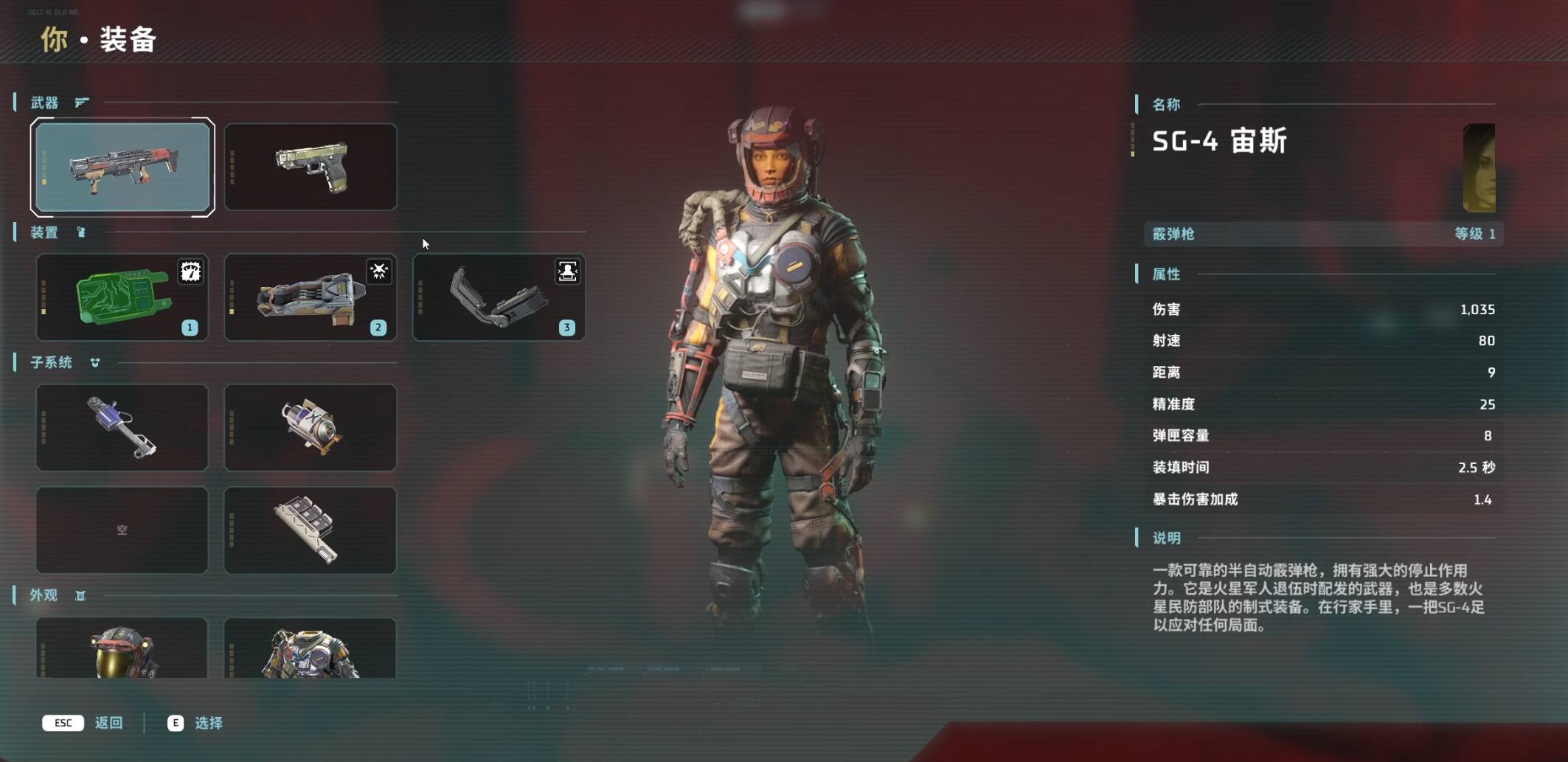Open the green device in slot 1
The width and height of the screenshot is (1568, 762).
point(122,297)
